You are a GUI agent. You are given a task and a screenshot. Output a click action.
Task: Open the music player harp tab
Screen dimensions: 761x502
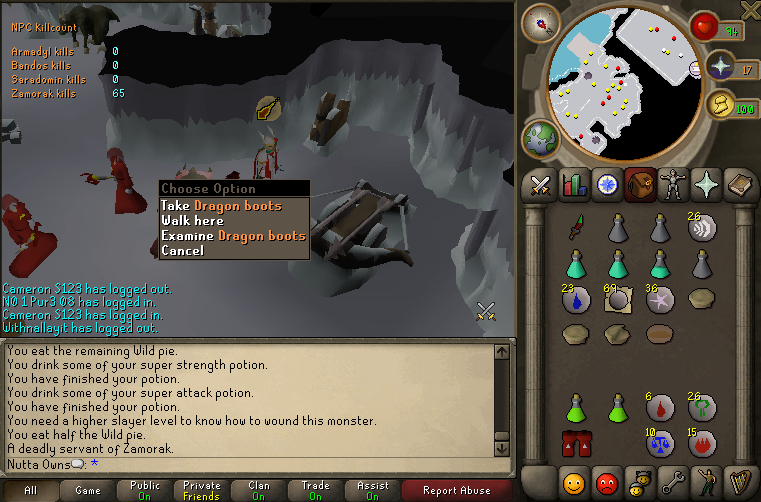739,480
